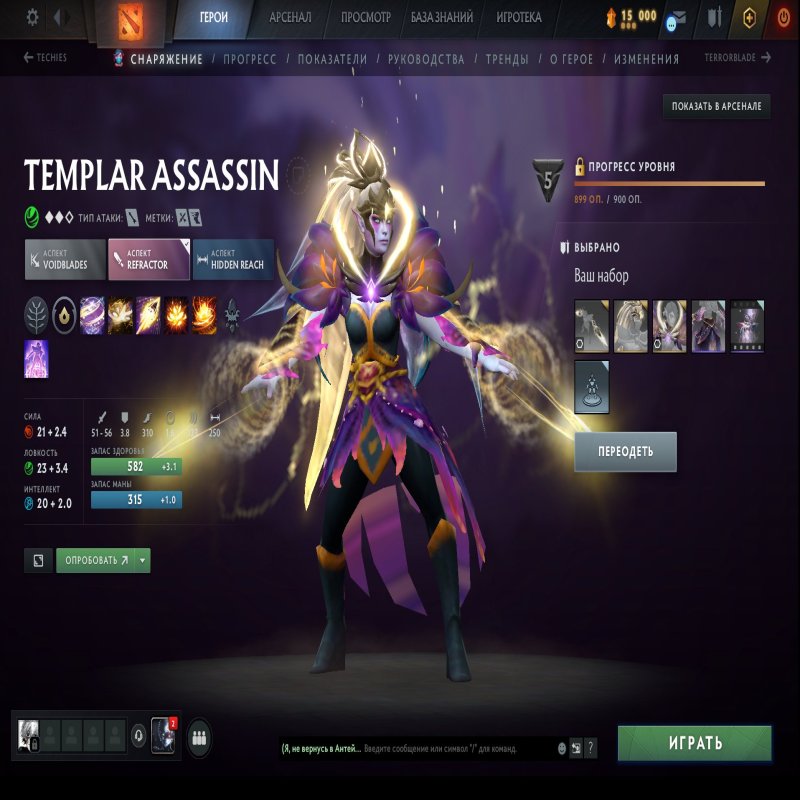This screenshot has width=800, height=800.
Task: Try the hero with Опробовать
Action: pos(95,560)
